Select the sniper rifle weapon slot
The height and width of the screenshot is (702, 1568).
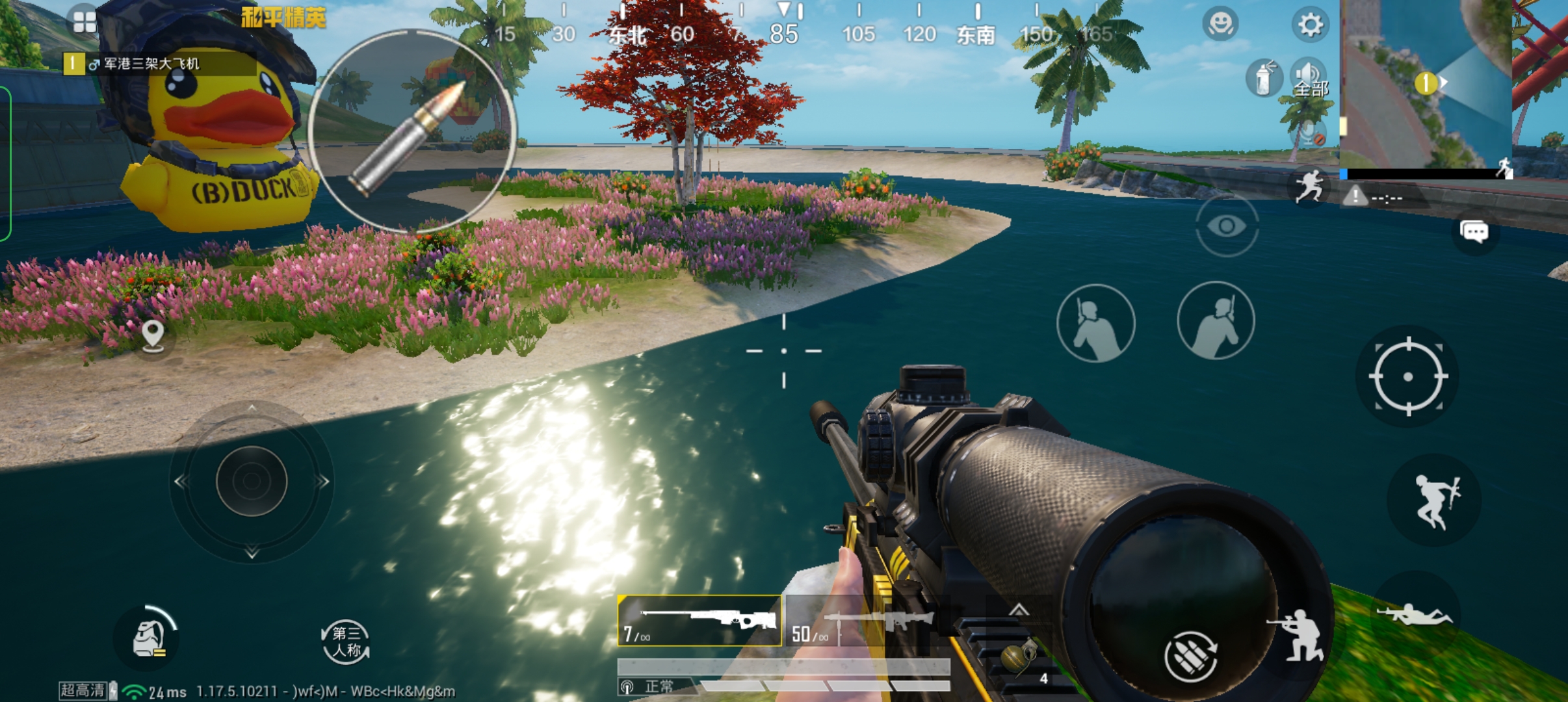coord(699,621)
